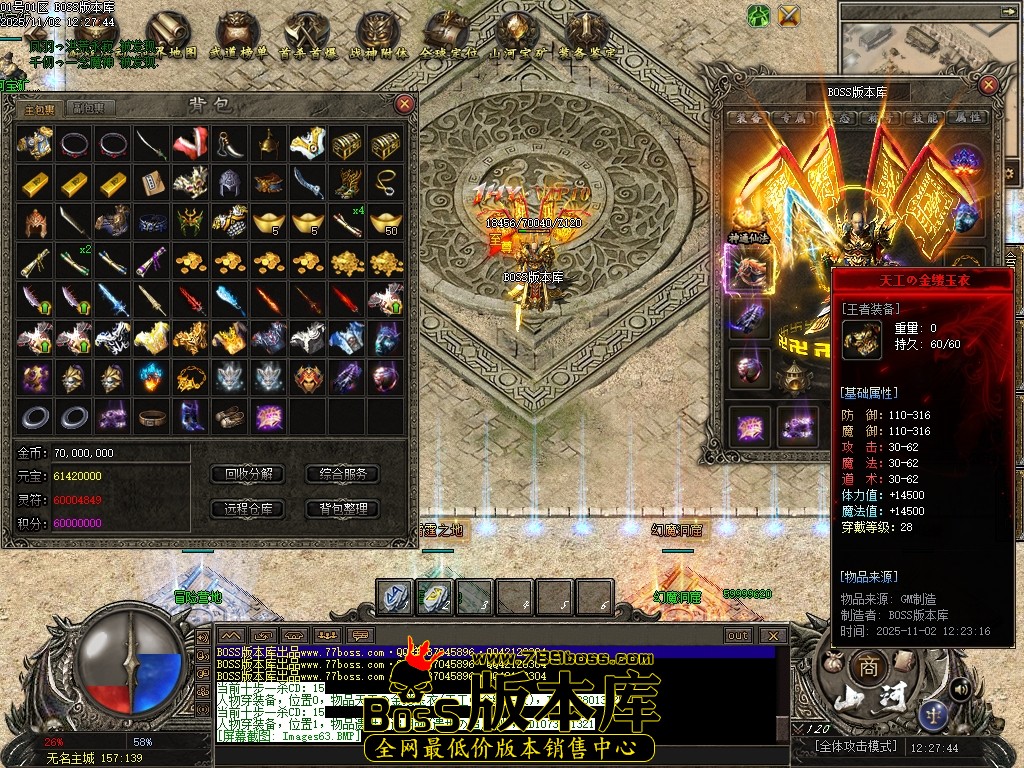Viewport: 1024px width, 768px height.
Task: Switch to the 属性 attributes tab
Action: coord(966,118)
